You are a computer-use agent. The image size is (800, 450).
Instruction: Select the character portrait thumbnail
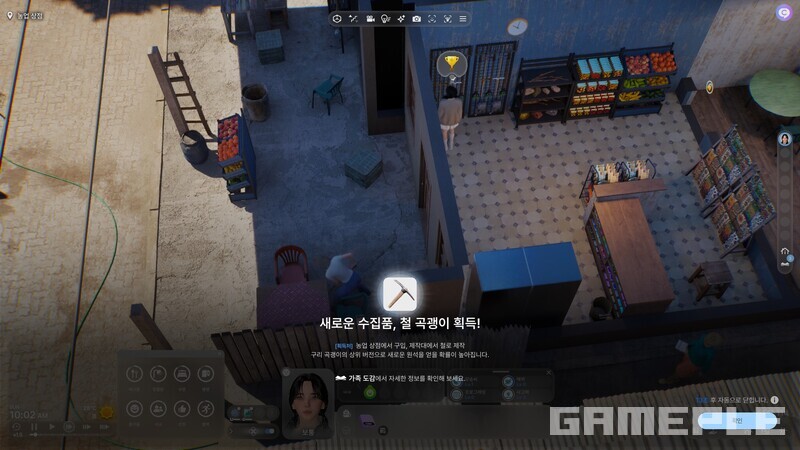click(x=309, y=401)
